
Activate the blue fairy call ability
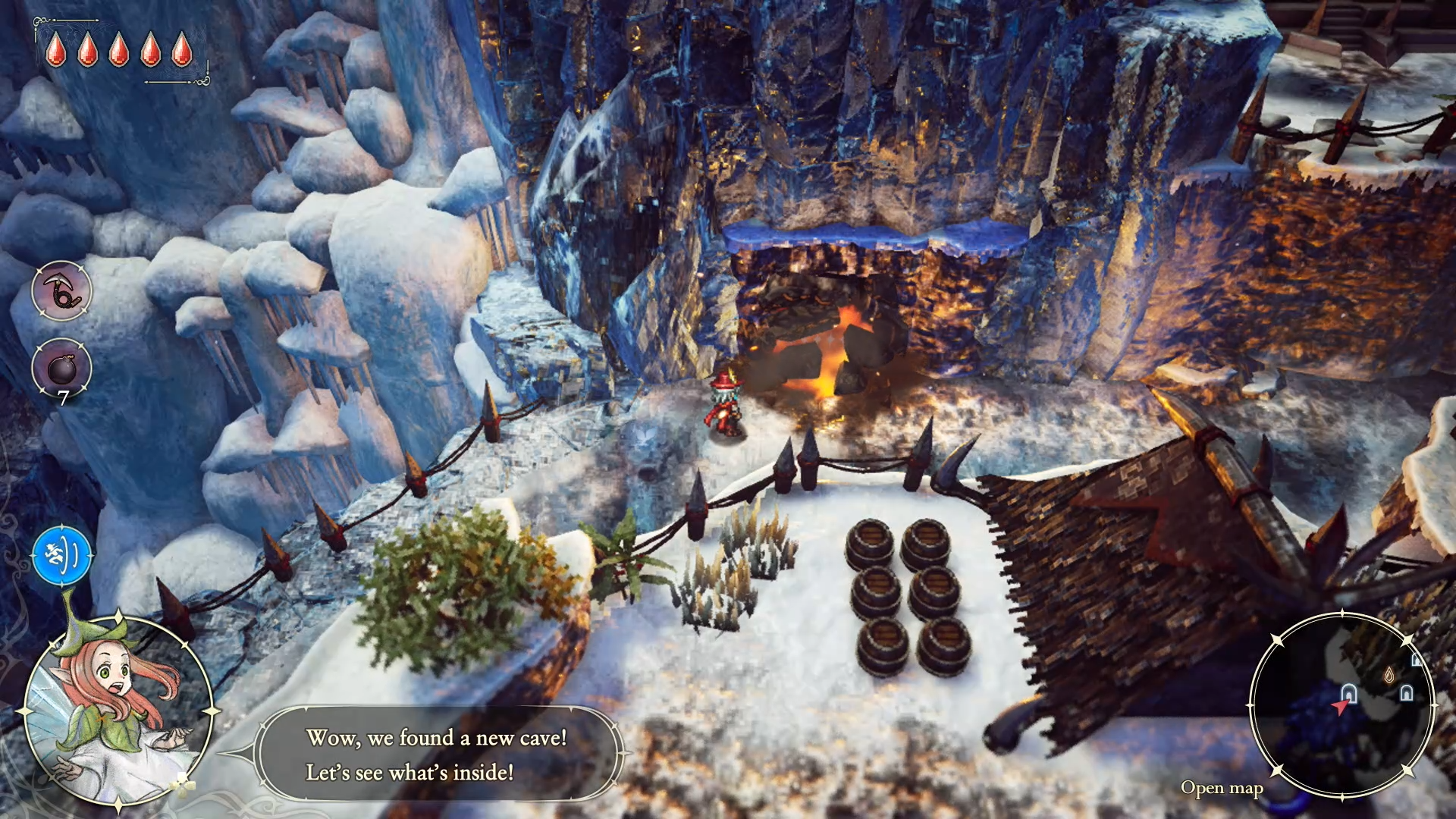62,557
